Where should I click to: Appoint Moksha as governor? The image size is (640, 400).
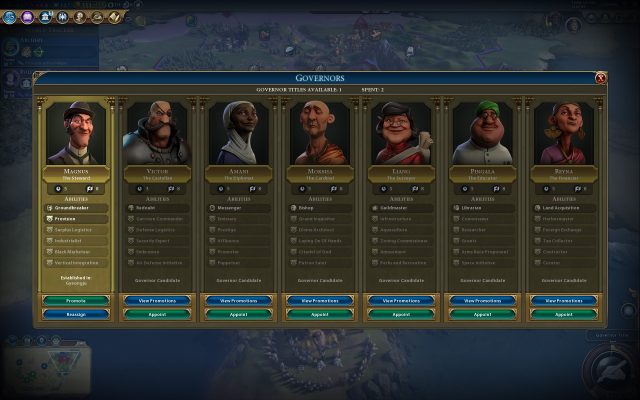[320, 314]
